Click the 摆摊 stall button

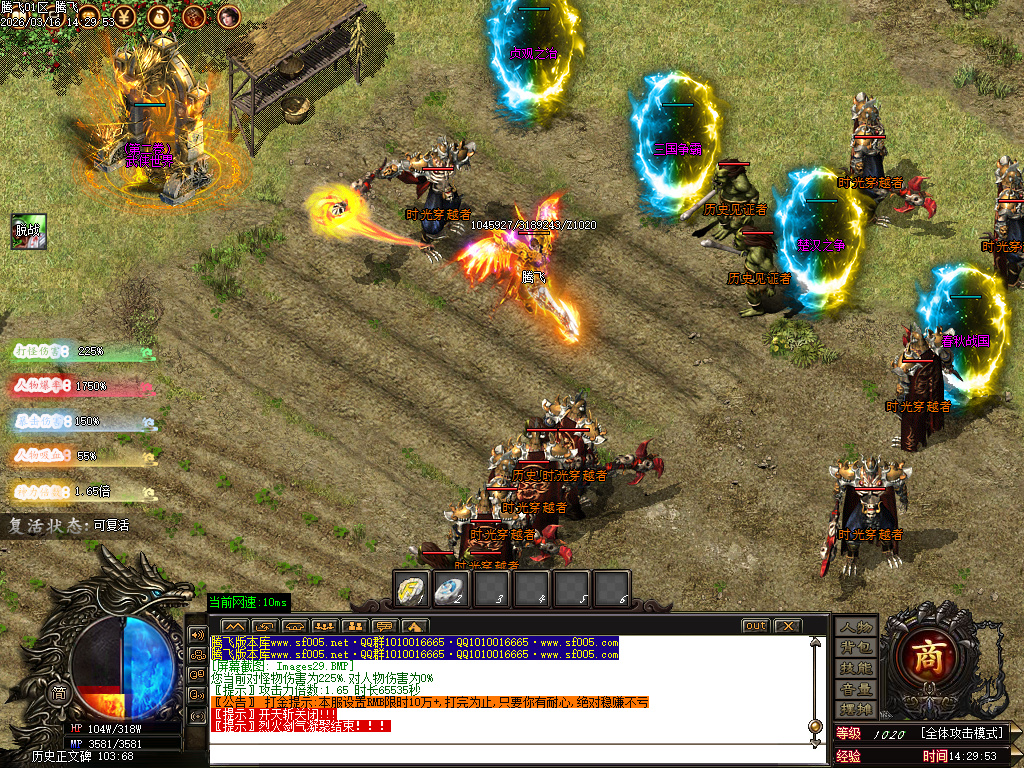[x=856, y=709]
